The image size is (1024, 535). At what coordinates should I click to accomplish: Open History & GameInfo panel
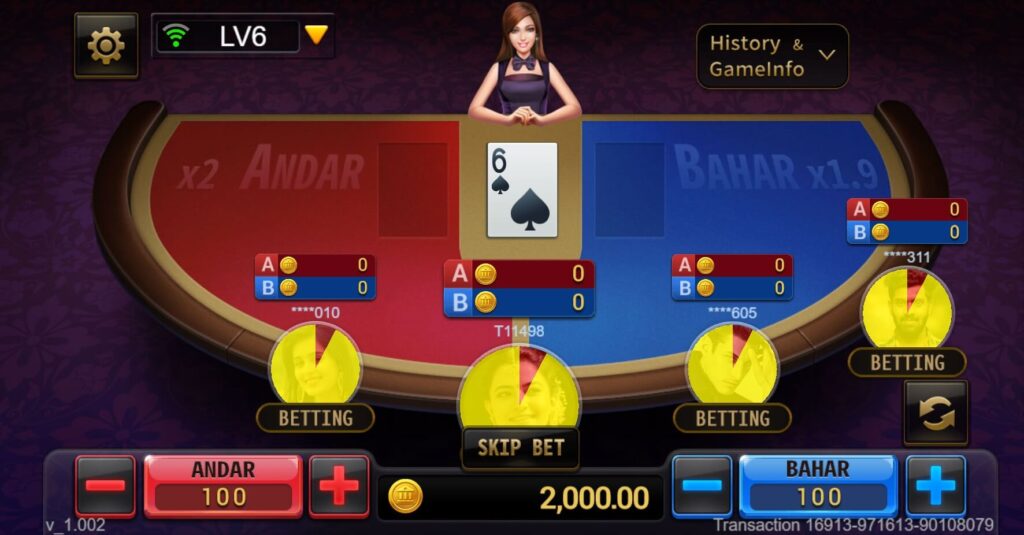click(x=772, y=56)
